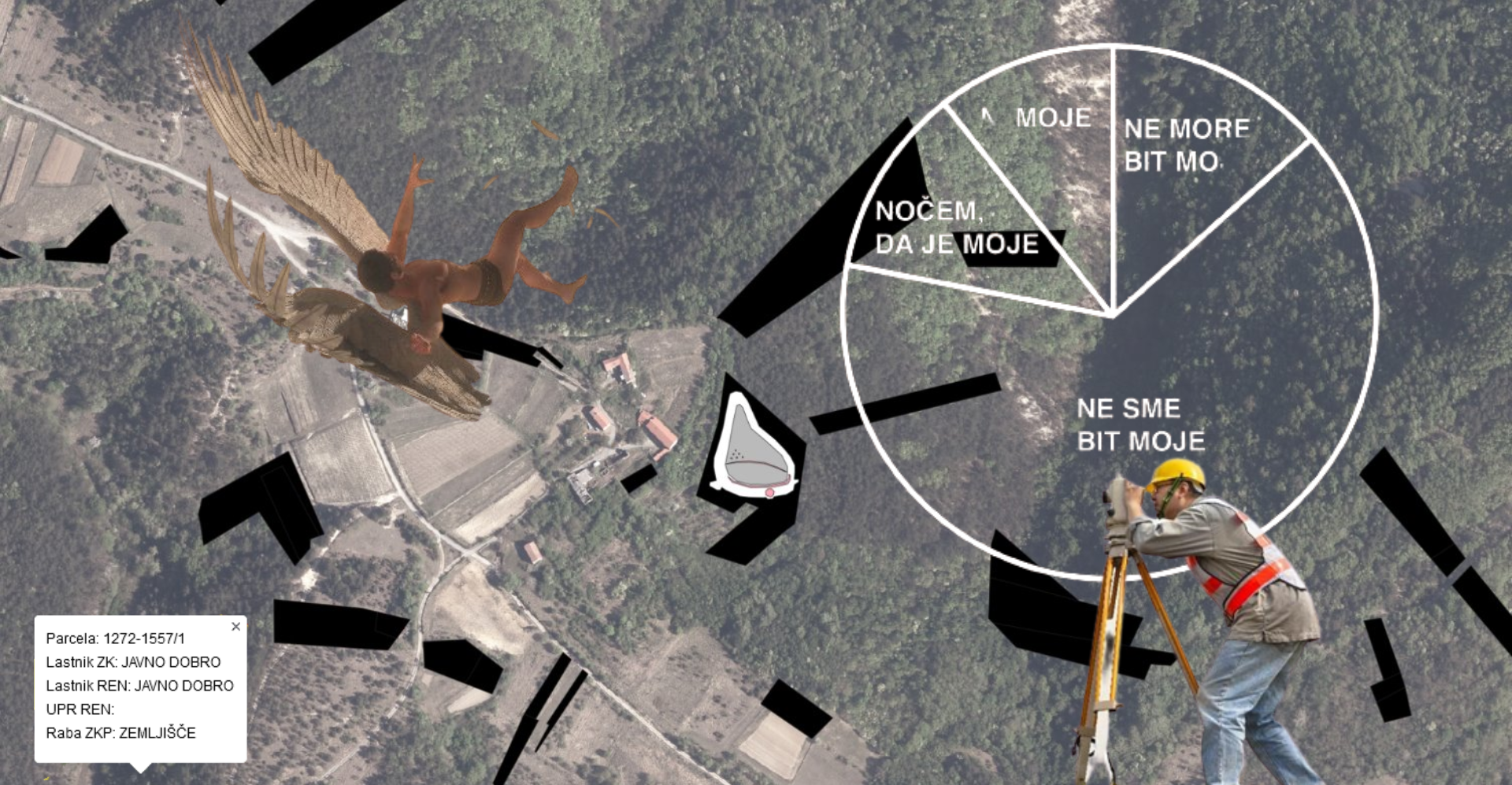Viewport: 1512px width, 785px height.
Task: Choose the "NE SME BIT MOJE" segment
Action: [1140, 425]
